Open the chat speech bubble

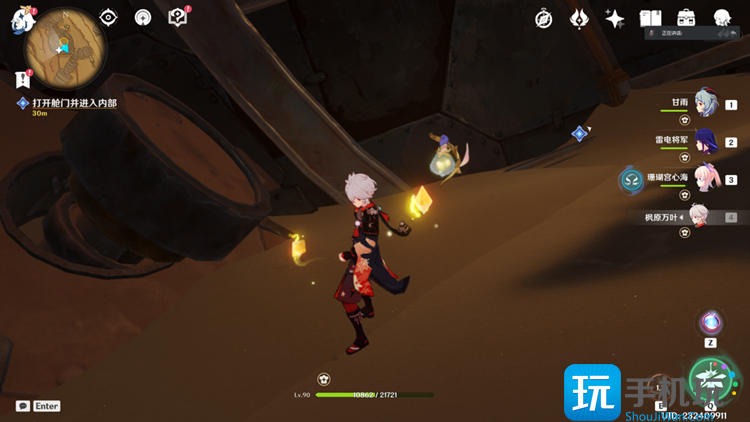pos(23,406)
